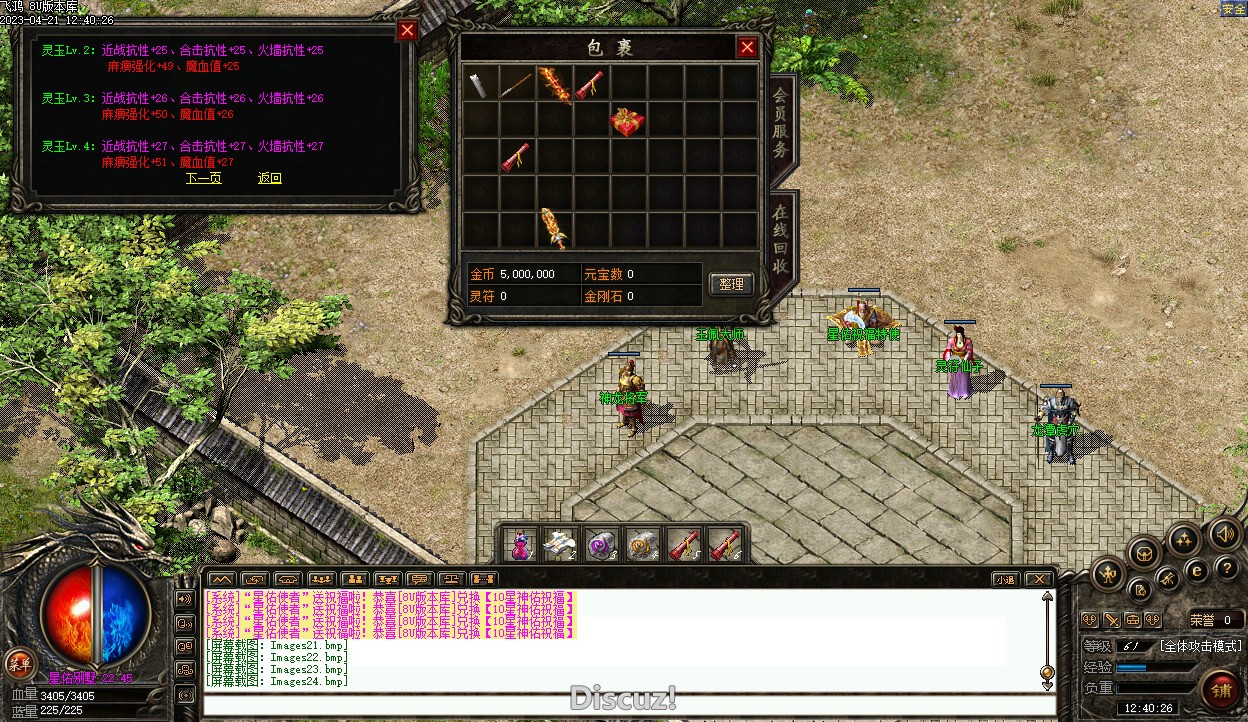The height and width of the screenshot is (722, 1248).
Task: Open the bag chest round icon
Action: [x=1144, y=552]
